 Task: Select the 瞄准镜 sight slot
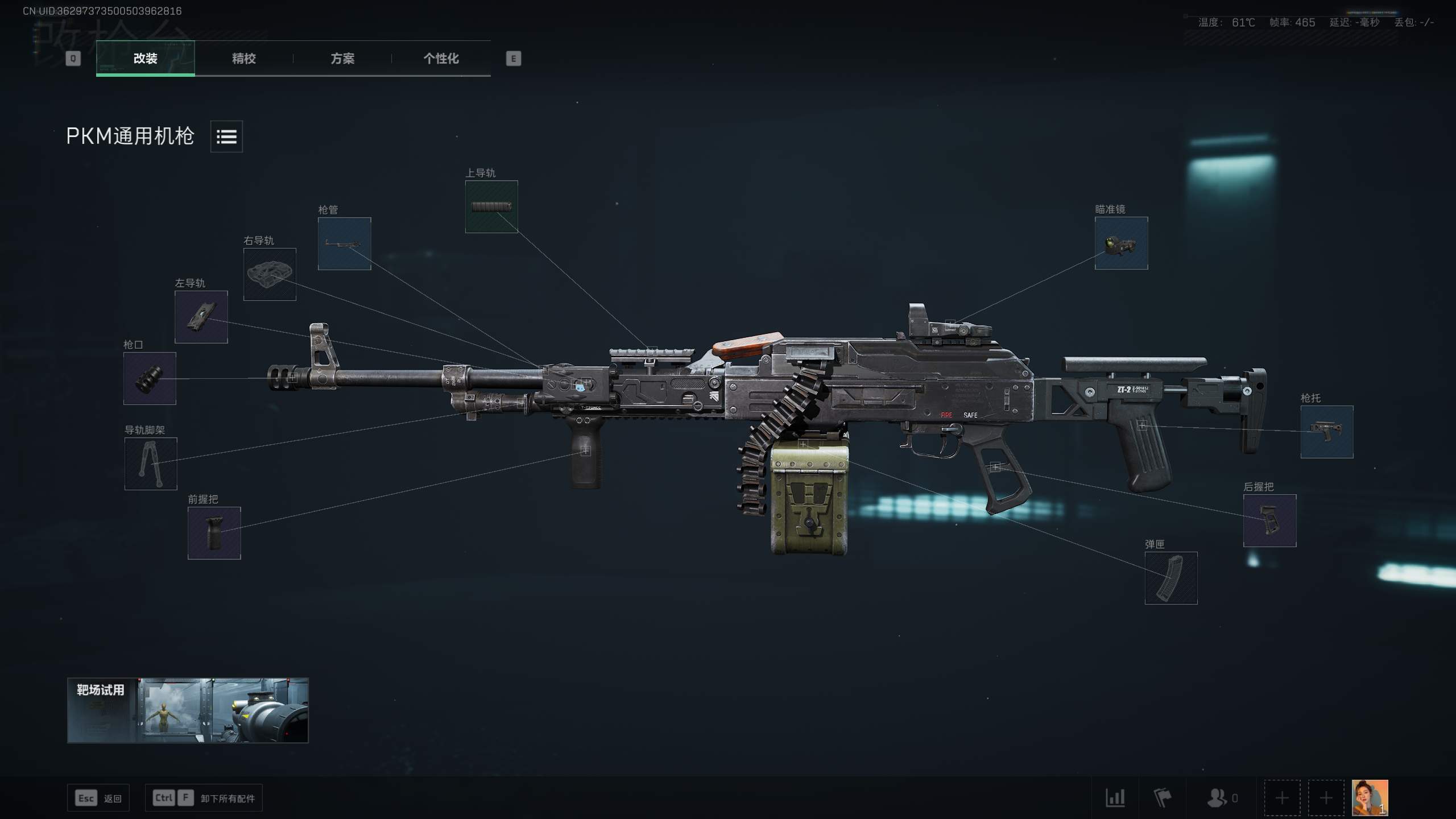tap(1121, 243)
